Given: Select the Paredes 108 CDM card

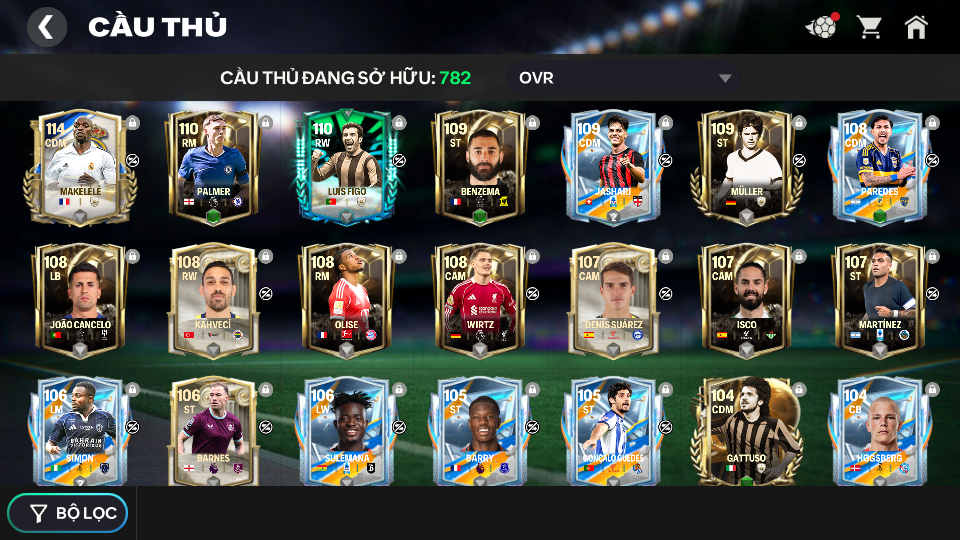Looking at the screenshot, I should [879, 166].
